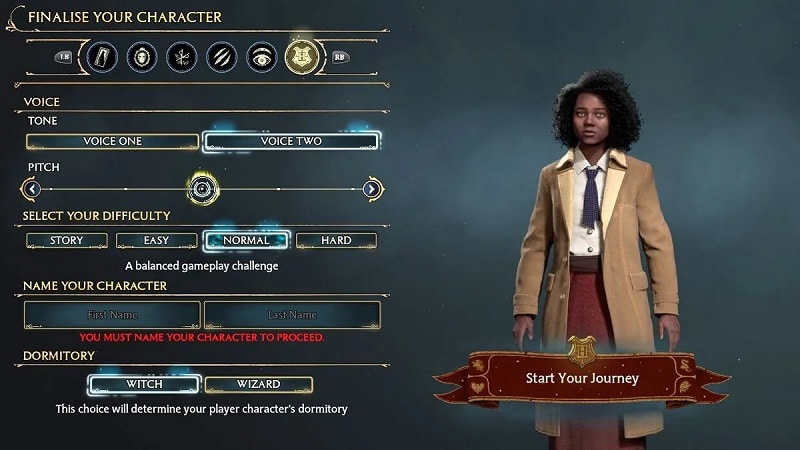Open the card-shaped presets tab
The image size is (800, 450).
[103, 57]
